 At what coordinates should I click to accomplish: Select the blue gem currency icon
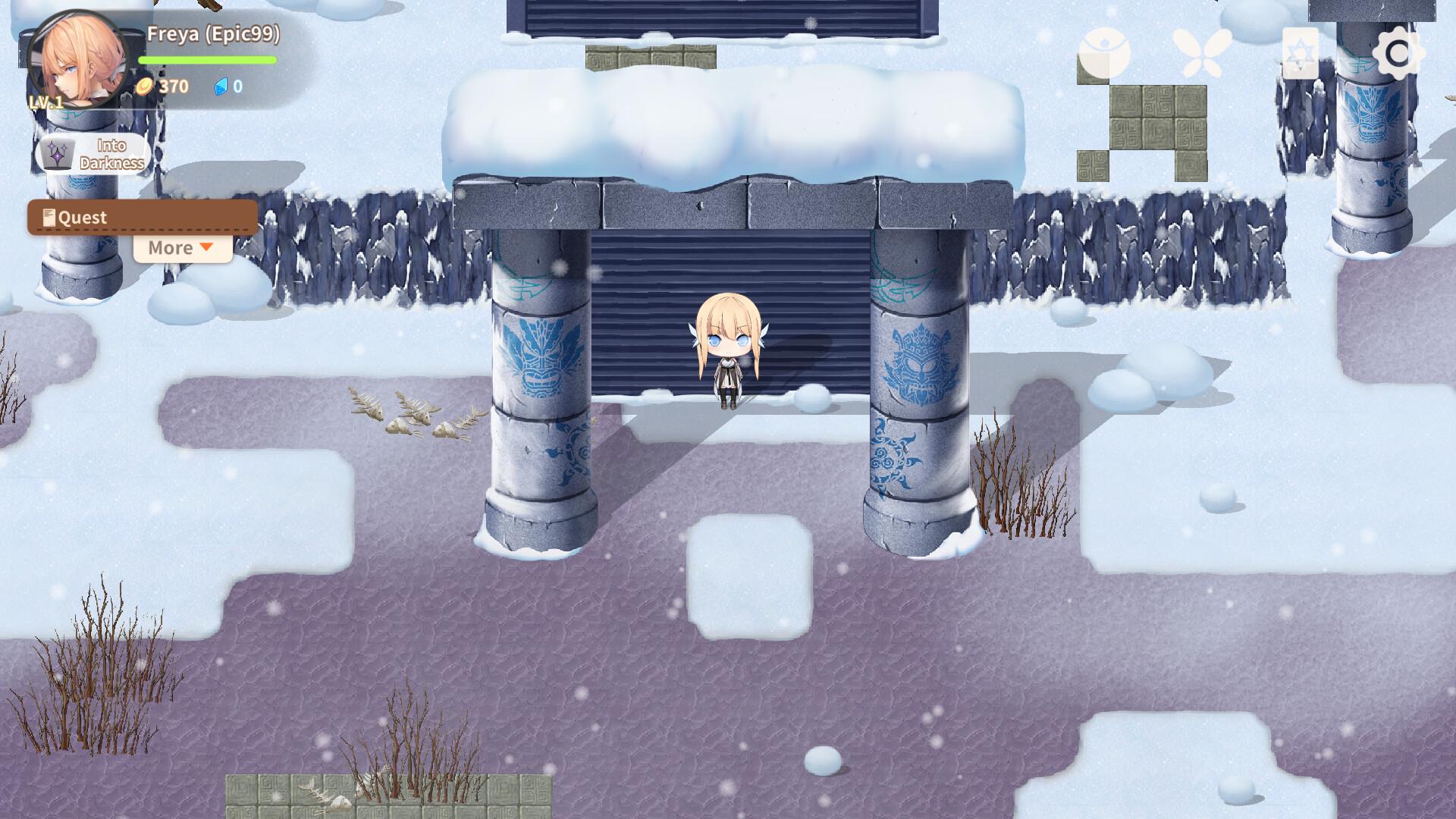tap(220, 86)
